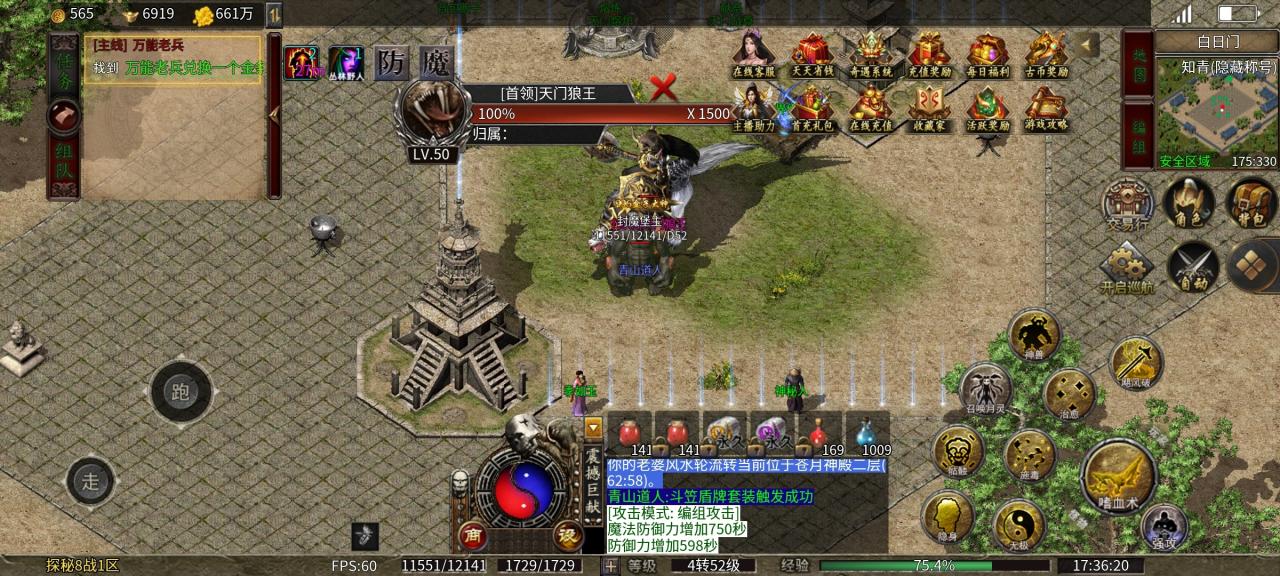Open the 游戏攻略 game guide scroll

pyautogui.click(x=1046, y=104)
